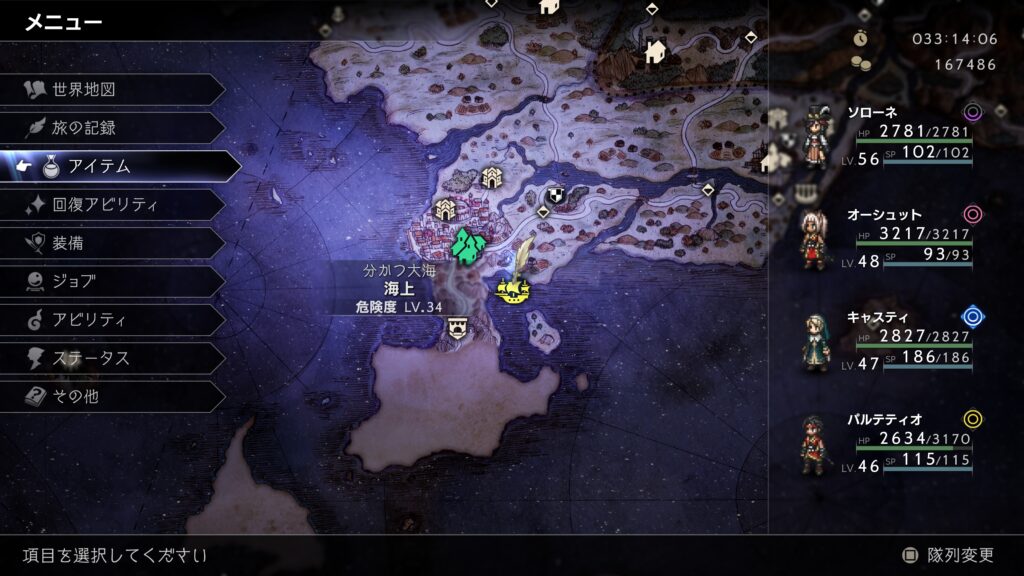Screen dimensions: 1024x576
Task: Show the ステータス status screen
Action: pyautogui.click(x=110, y=358)
